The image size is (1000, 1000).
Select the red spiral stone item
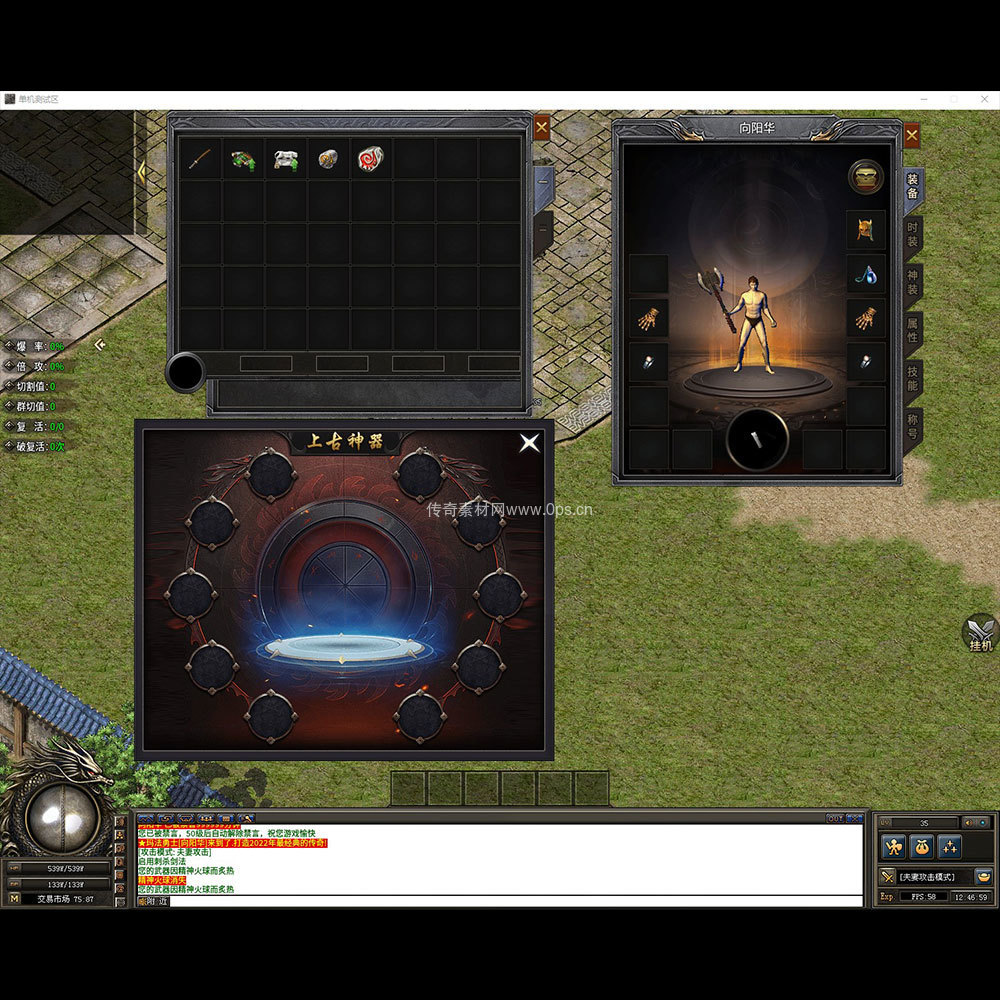371,159
